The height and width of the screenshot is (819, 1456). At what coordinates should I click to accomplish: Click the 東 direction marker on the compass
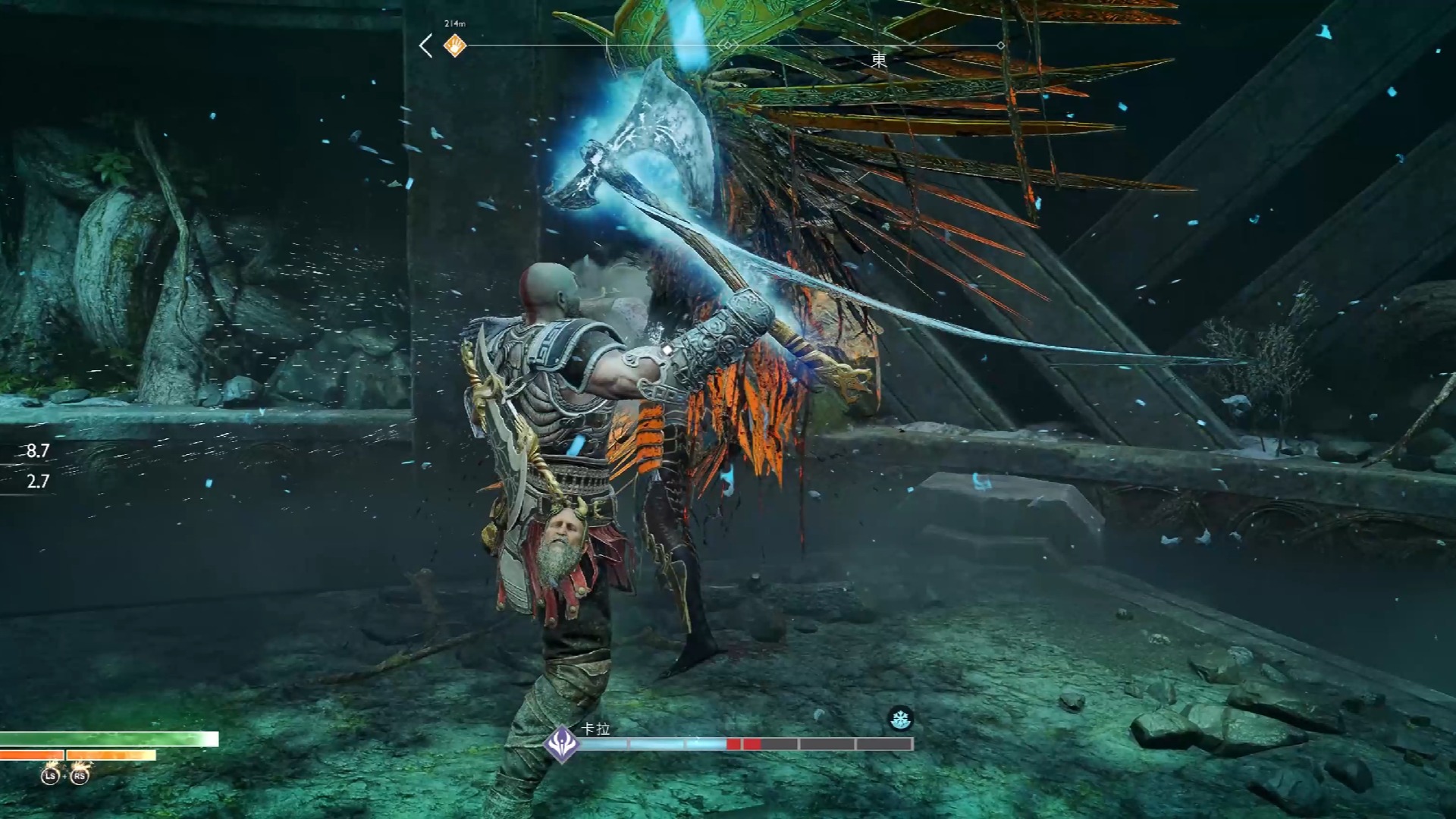[x=878, y=61]
